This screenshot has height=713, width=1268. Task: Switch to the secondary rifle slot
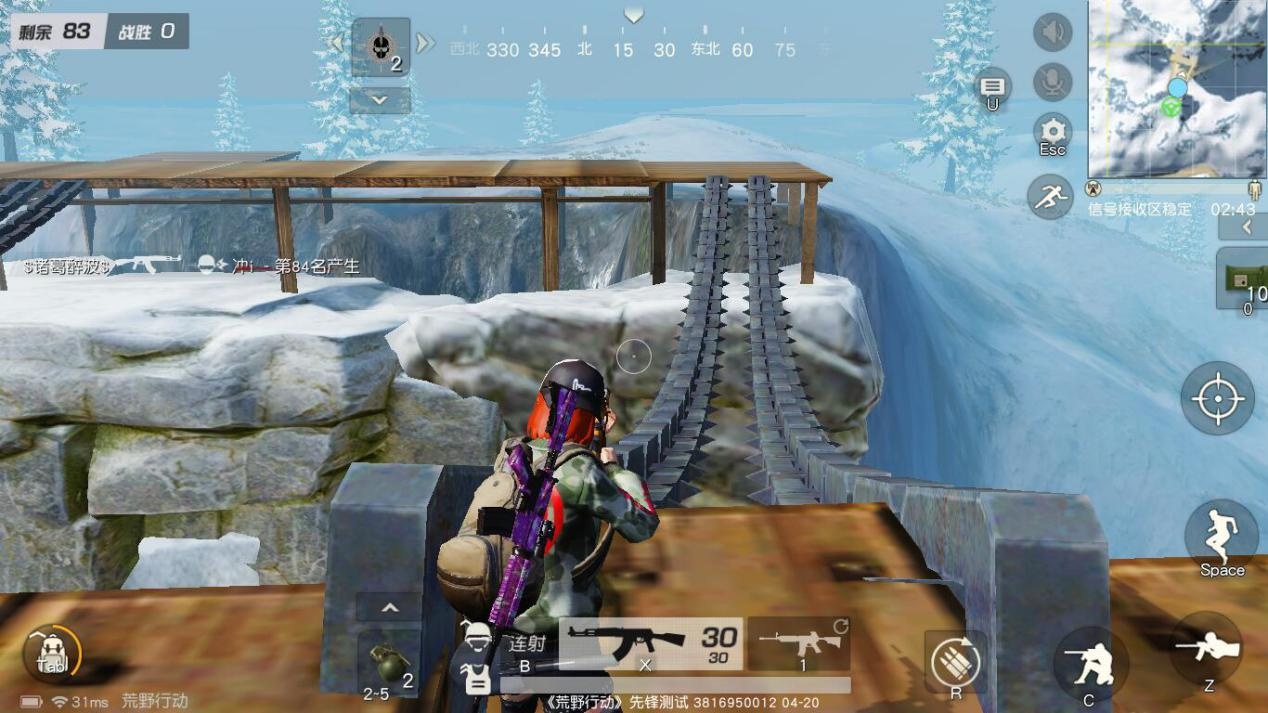tap(798, 642)
